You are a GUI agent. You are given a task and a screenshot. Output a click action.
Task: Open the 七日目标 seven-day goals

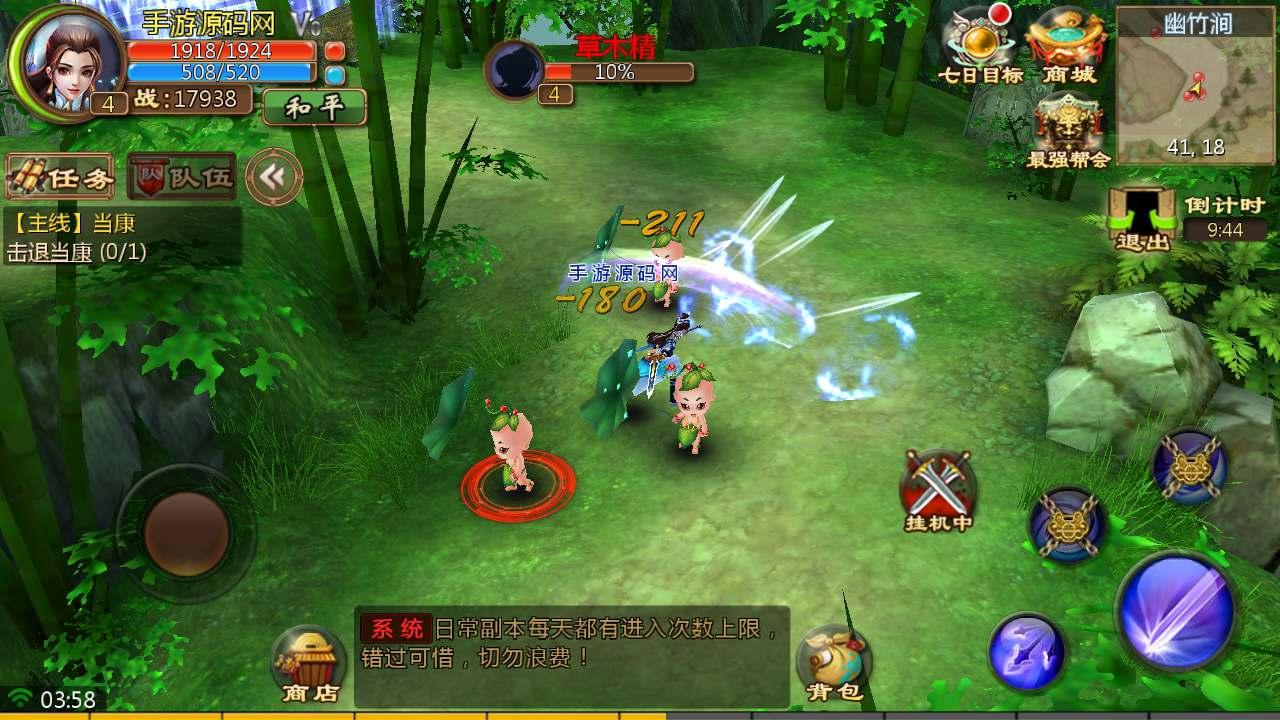click(980, 45)
